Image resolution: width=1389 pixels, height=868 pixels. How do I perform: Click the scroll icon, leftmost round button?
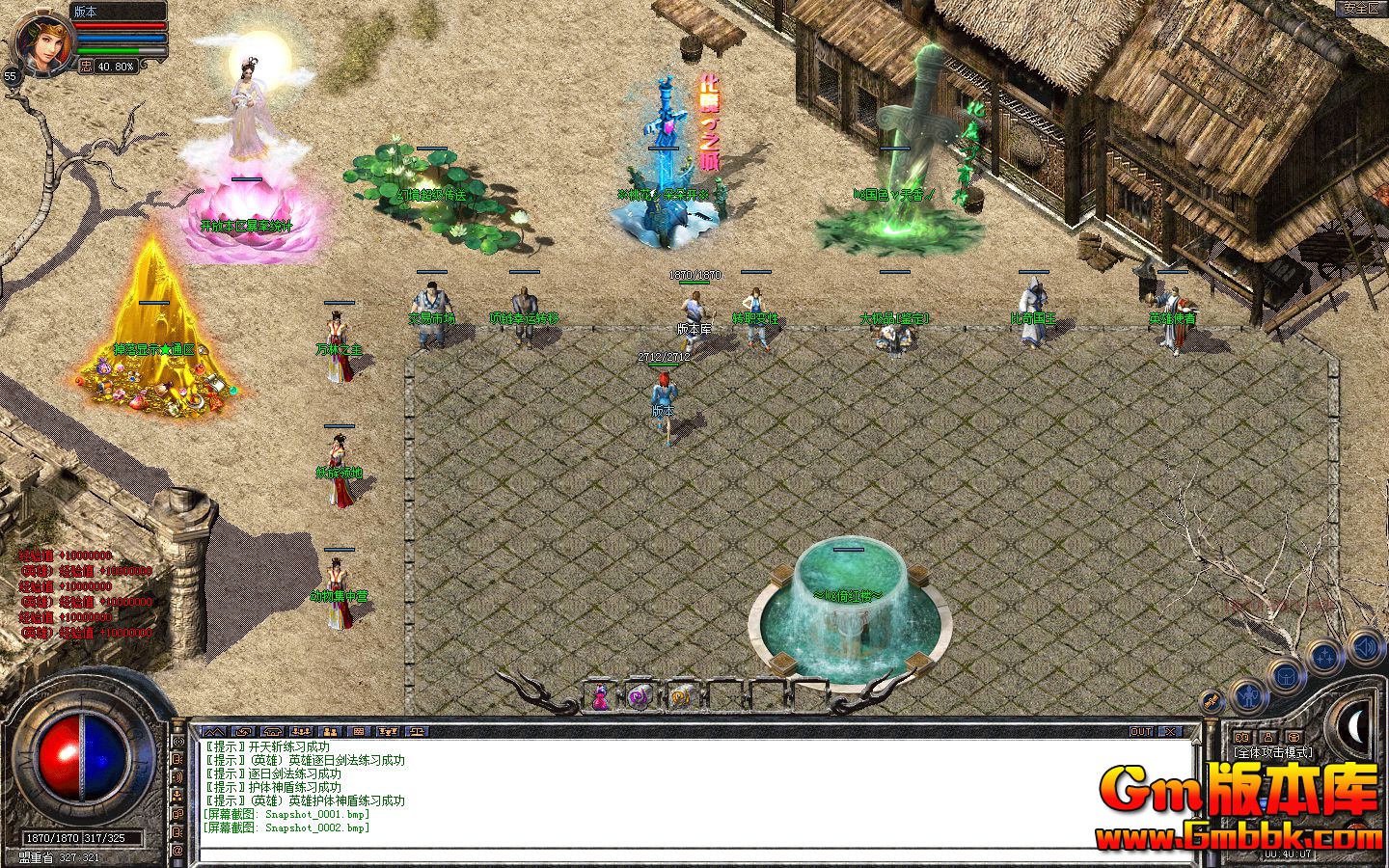1211,701
